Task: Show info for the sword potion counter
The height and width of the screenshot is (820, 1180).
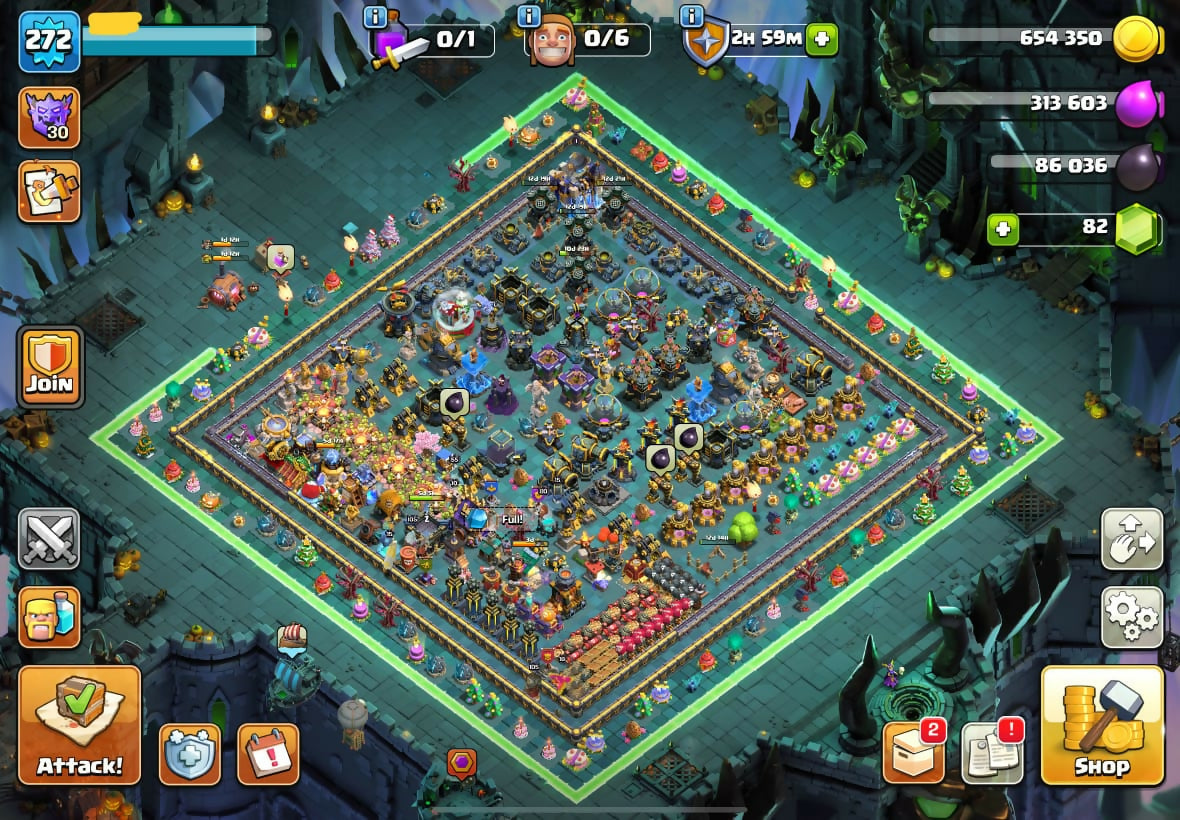Action: [376, 17]
